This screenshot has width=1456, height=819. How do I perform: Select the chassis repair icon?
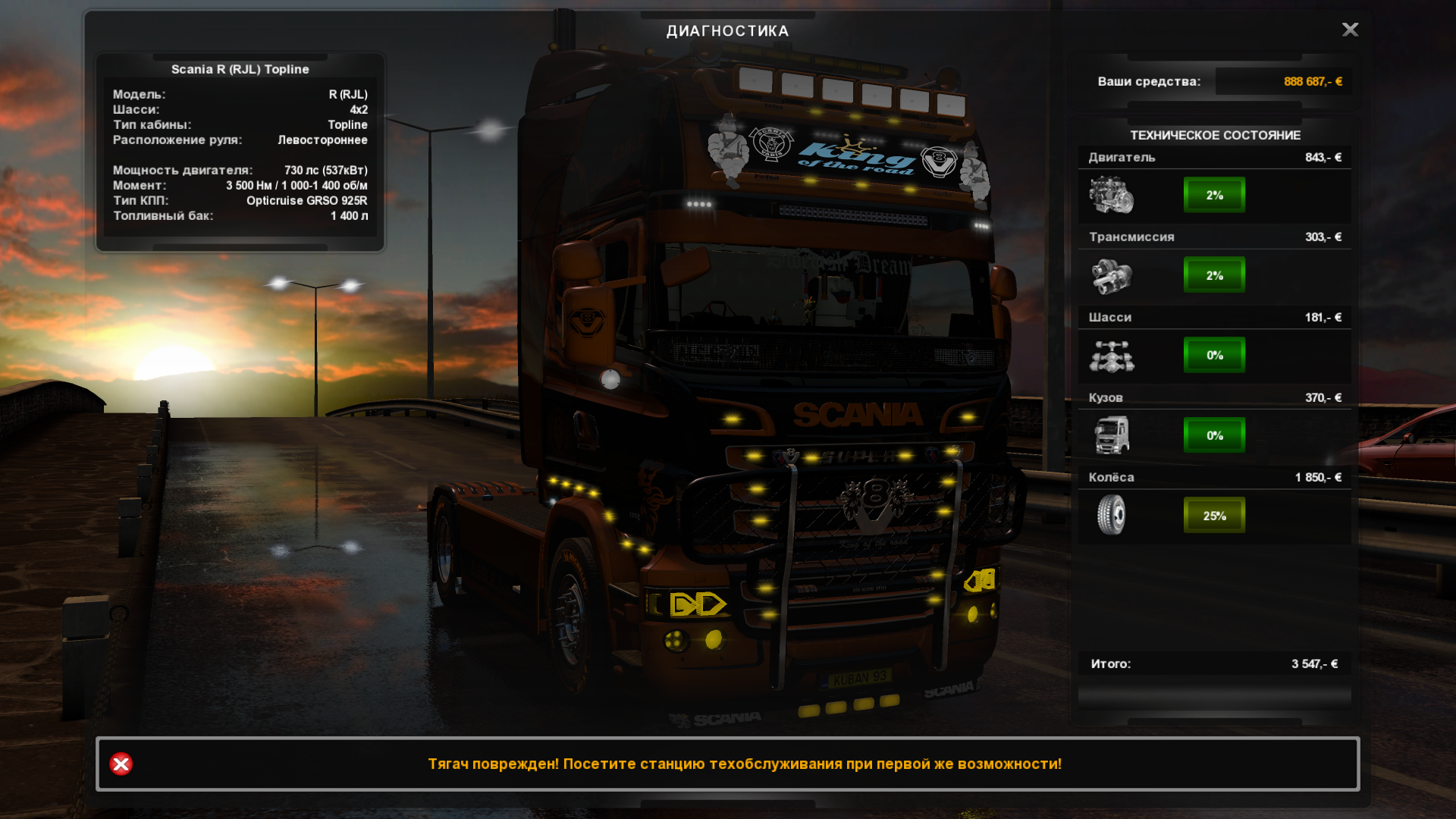pyautogui.click(x=1111, y=356)
